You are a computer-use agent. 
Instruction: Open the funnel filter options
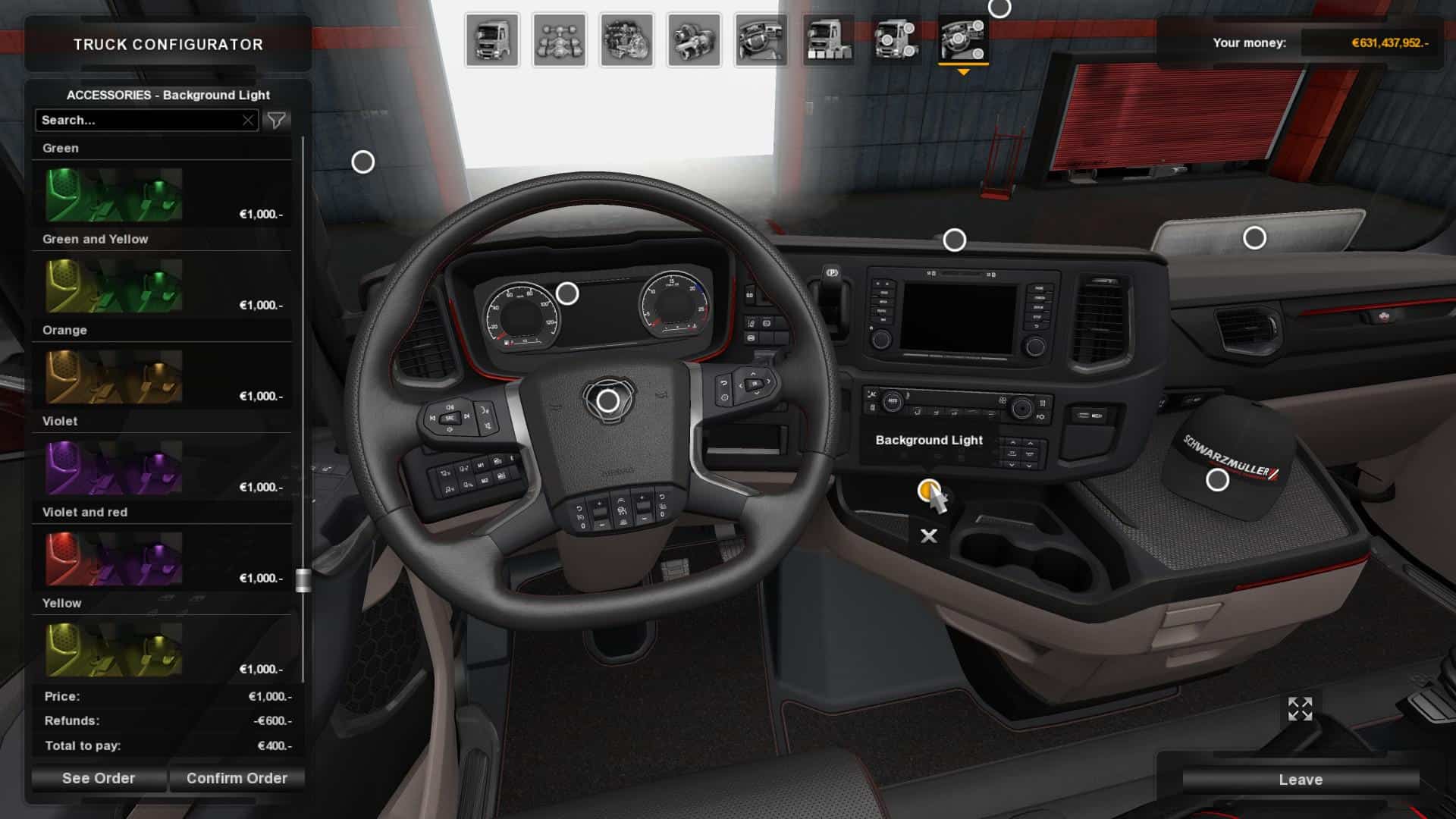[276, 121]
